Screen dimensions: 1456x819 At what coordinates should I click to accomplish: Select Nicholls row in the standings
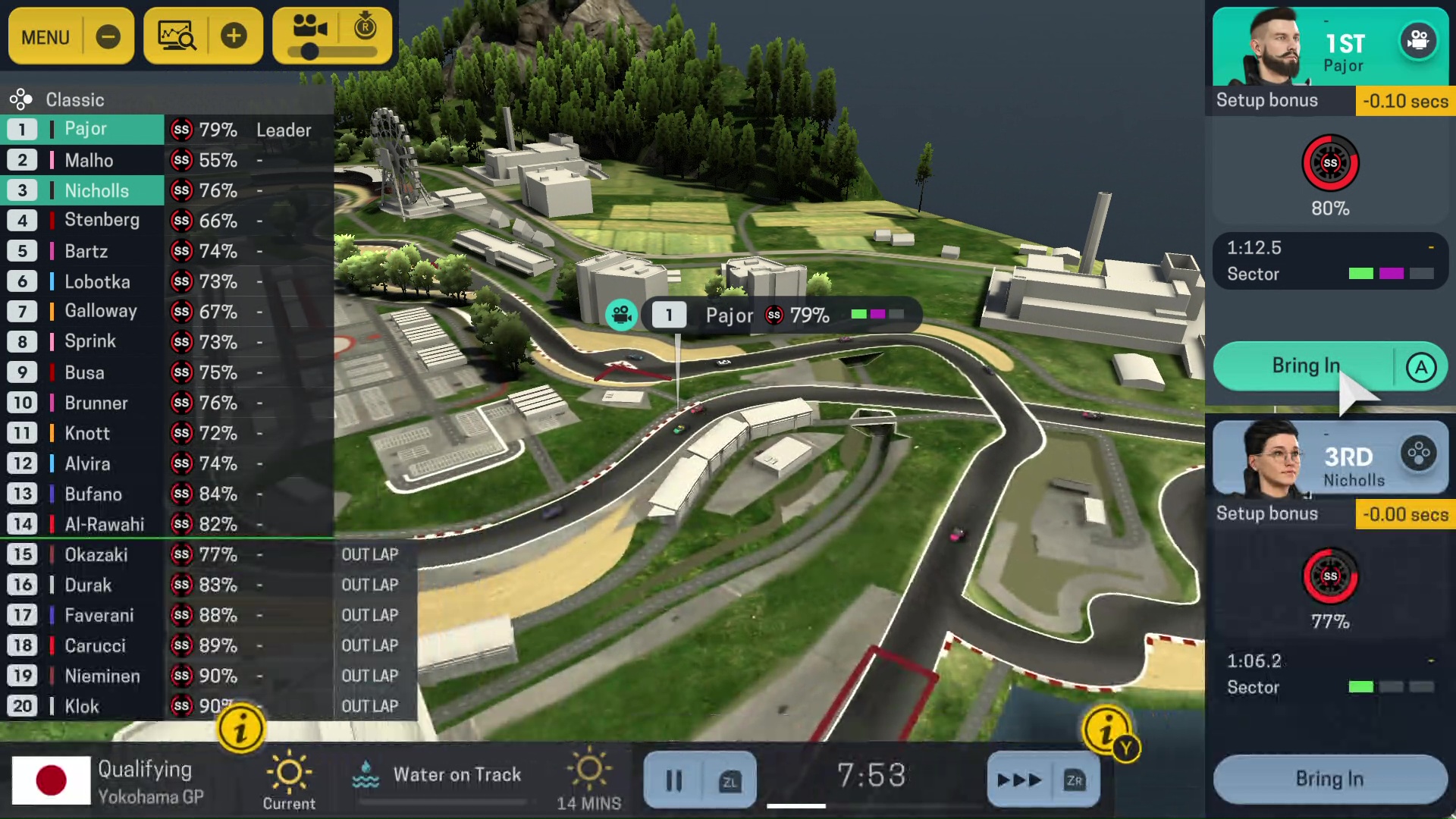point(96,190)
